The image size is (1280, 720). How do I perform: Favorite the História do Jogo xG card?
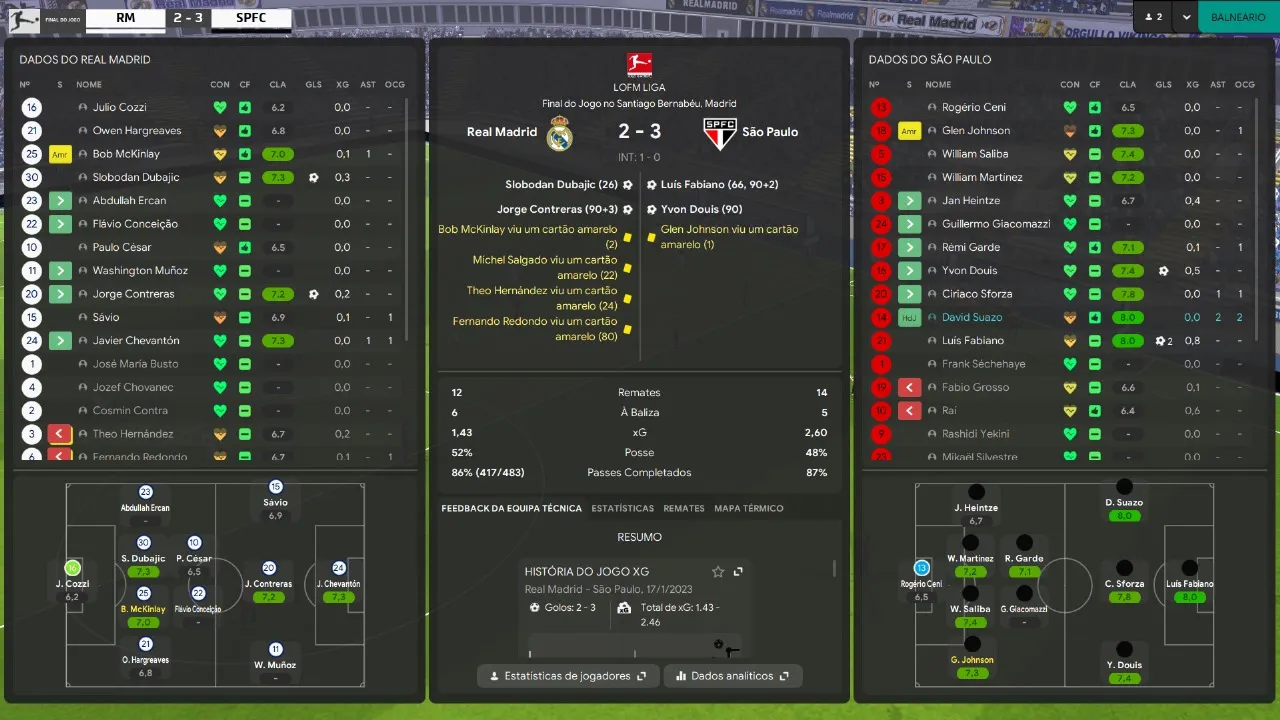[x=718, y=572]
